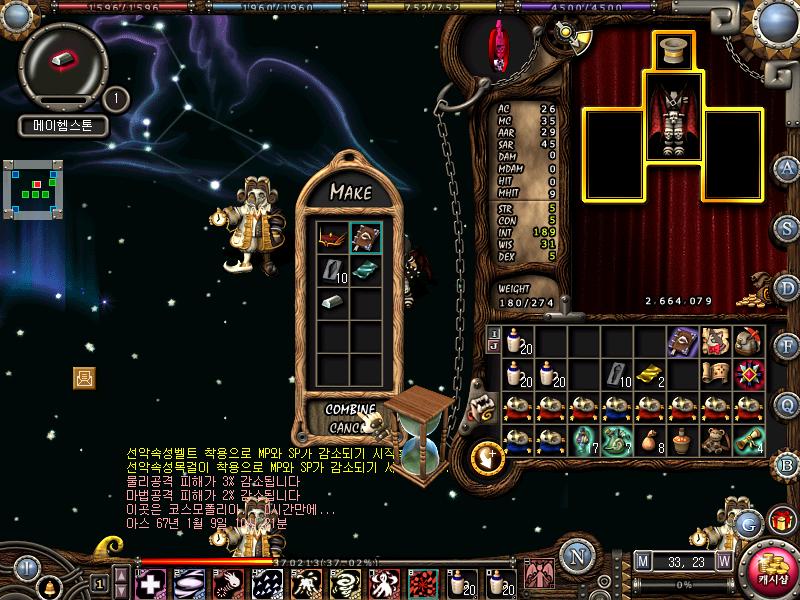
Task: Click the round F button on right edge
Action: point(787,346)
